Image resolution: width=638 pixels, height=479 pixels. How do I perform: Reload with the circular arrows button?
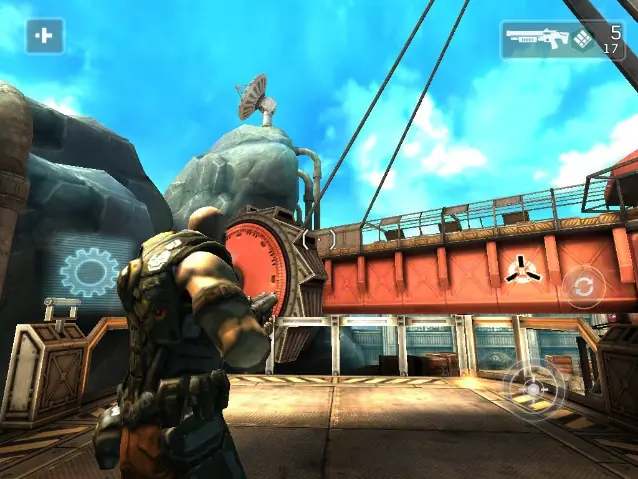click(583, 288)
